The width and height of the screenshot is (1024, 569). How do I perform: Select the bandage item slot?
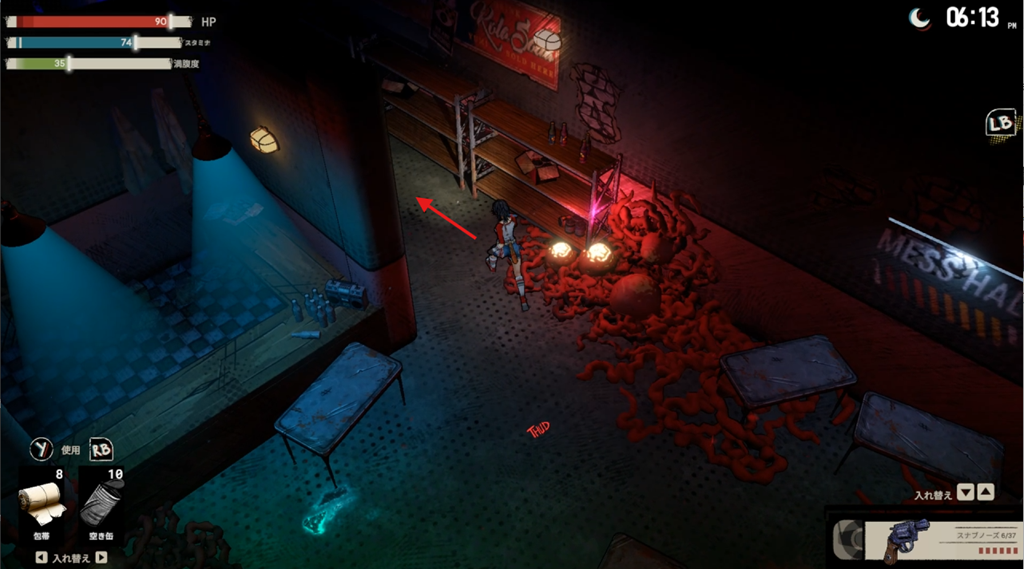tap(42, 503)
